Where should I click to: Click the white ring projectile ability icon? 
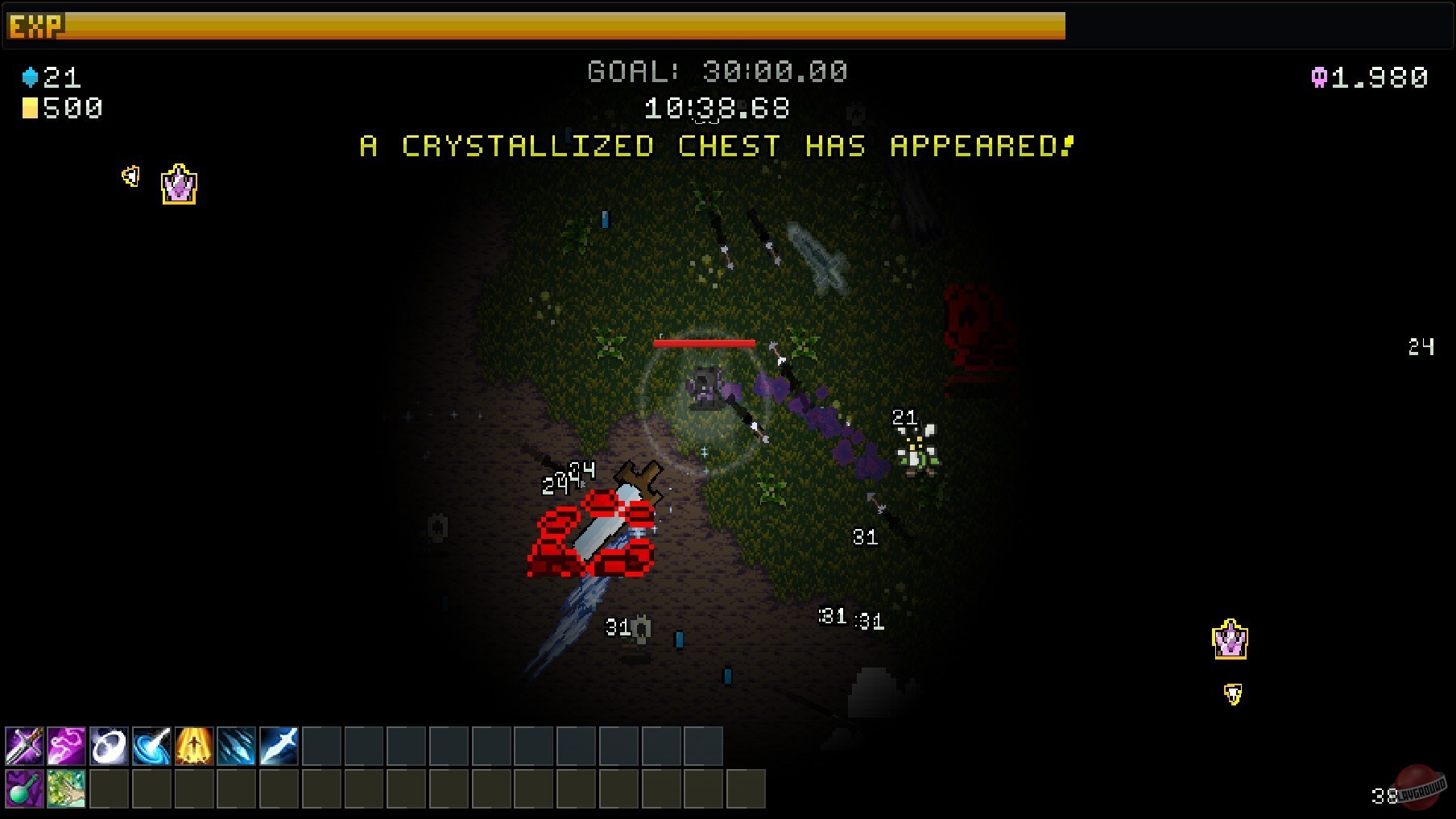(110, 747)
